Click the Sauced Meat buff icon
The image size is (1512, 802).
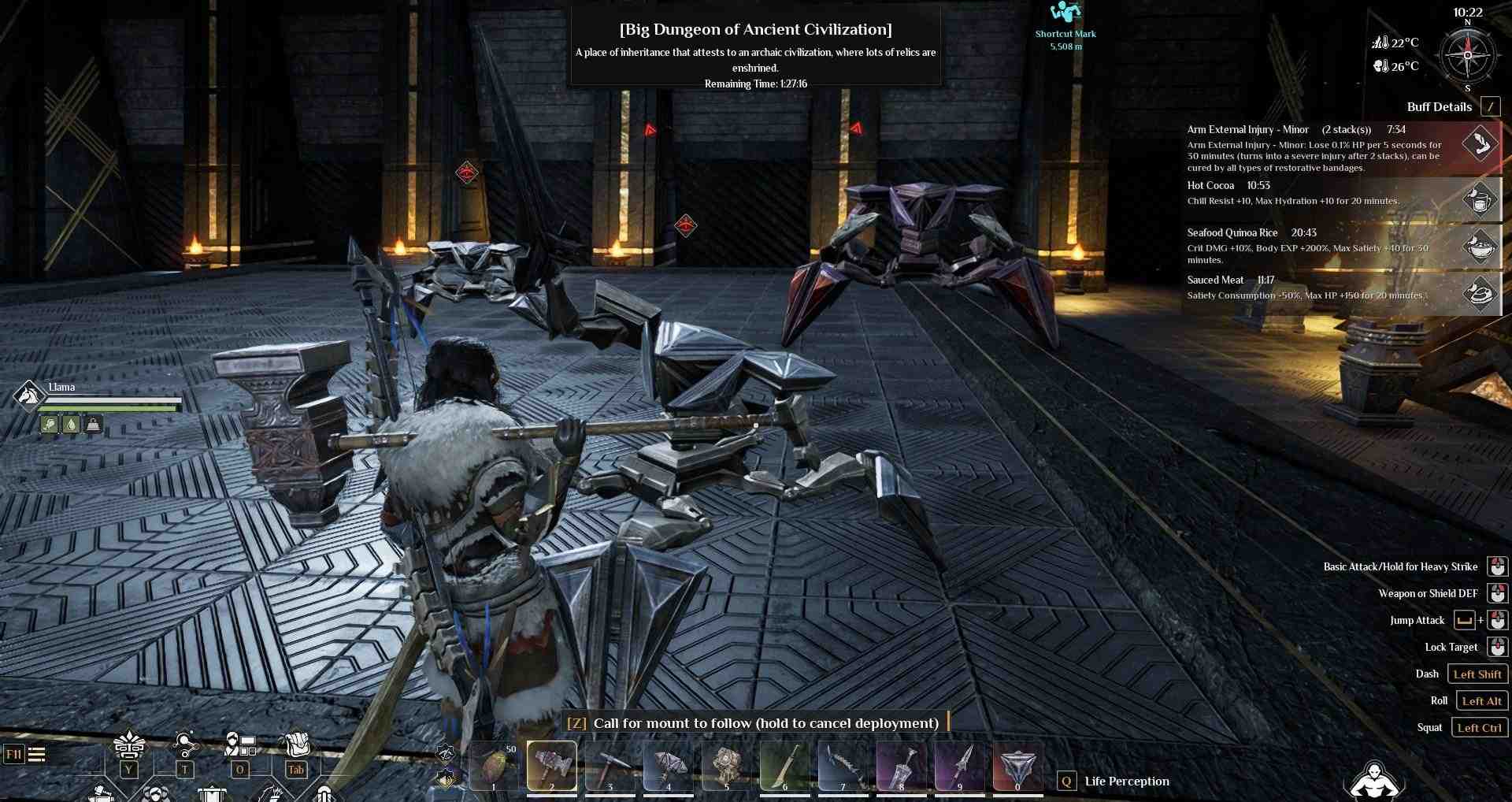point(1480,293)
